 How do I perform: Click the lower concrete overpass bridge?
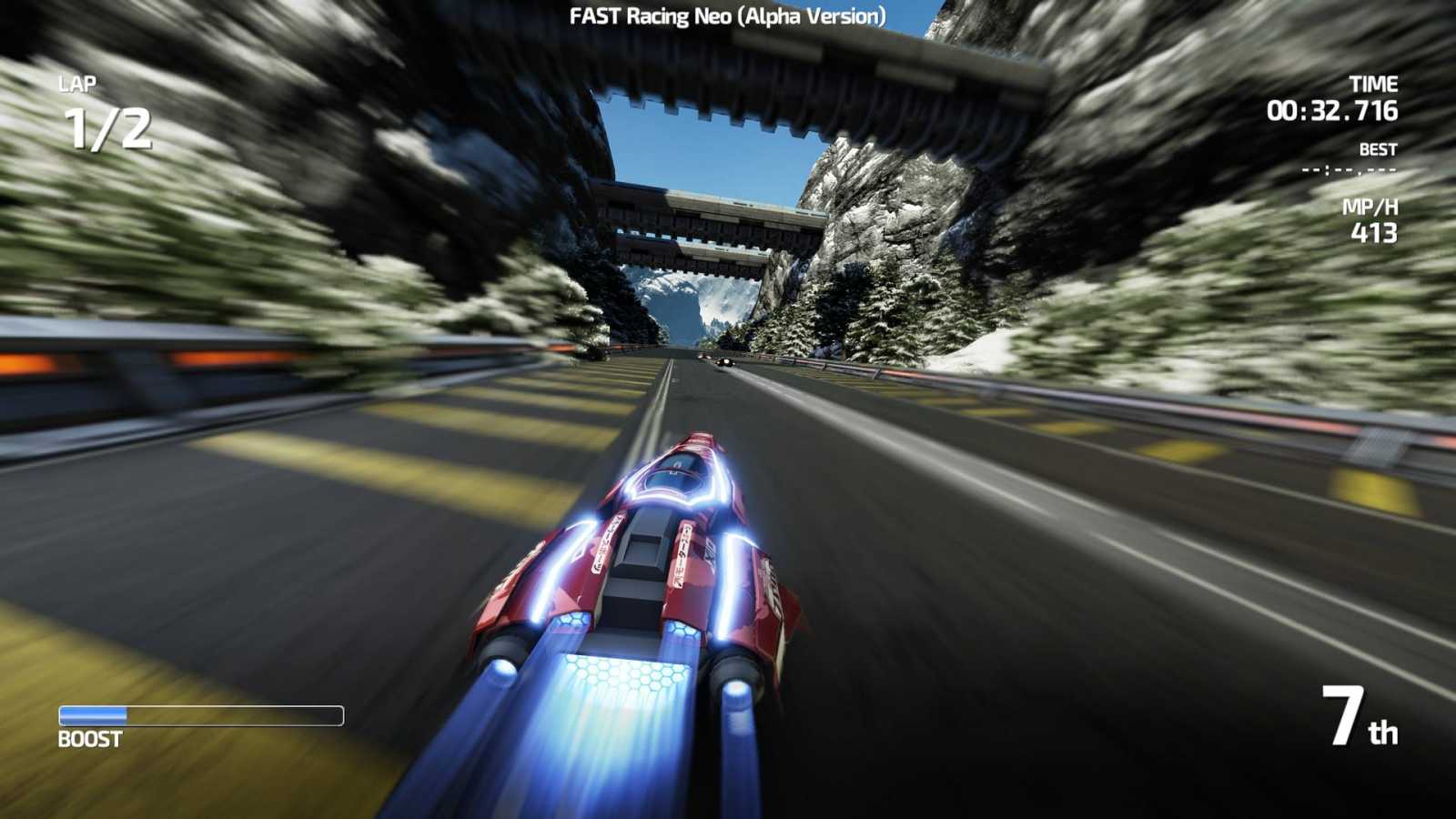click(x=719, y=218)
